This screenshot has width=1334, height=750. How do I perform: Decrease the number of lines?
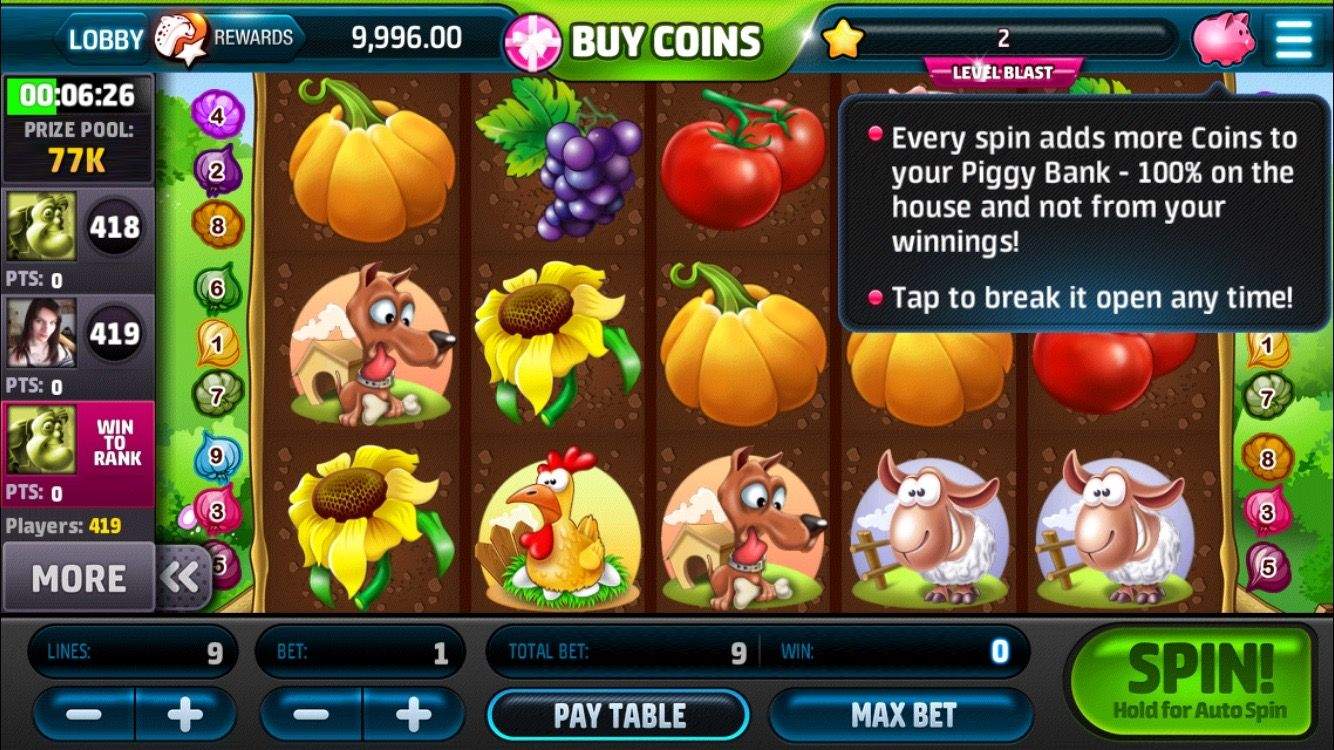point(84,715)
